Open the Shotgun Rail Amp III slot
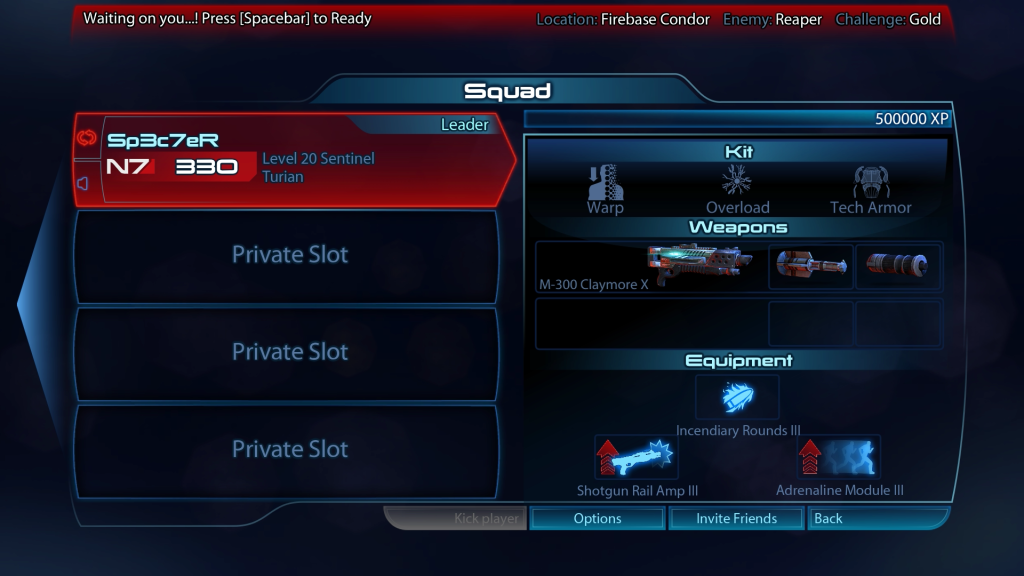Viewport: 1024px width, 576px height. 636,457
